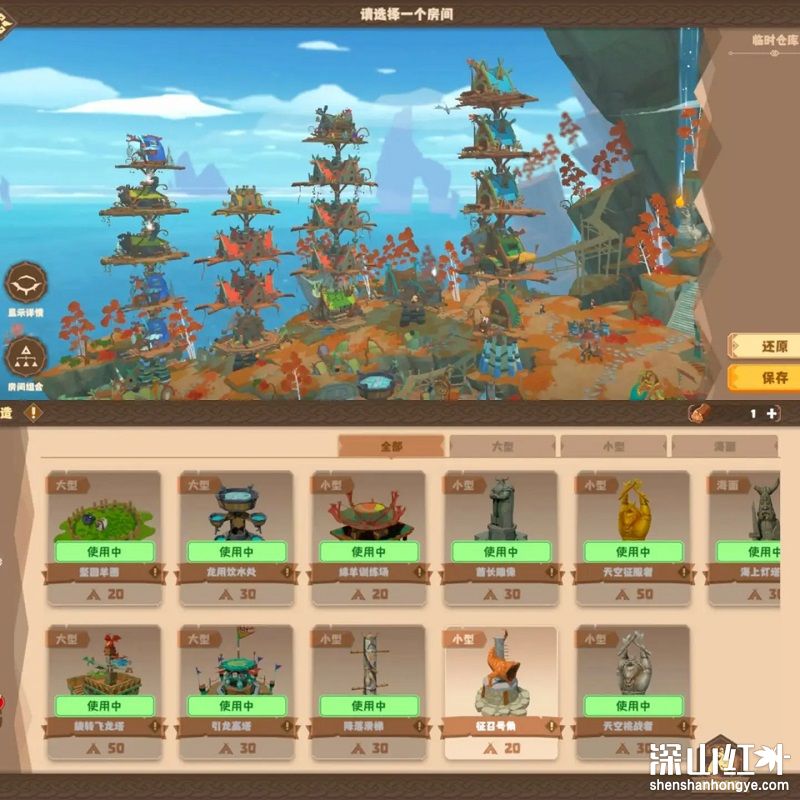This screenshot has width=800, height=800.
Task: Open the build info exclamation icon
Action: point(34,412)
